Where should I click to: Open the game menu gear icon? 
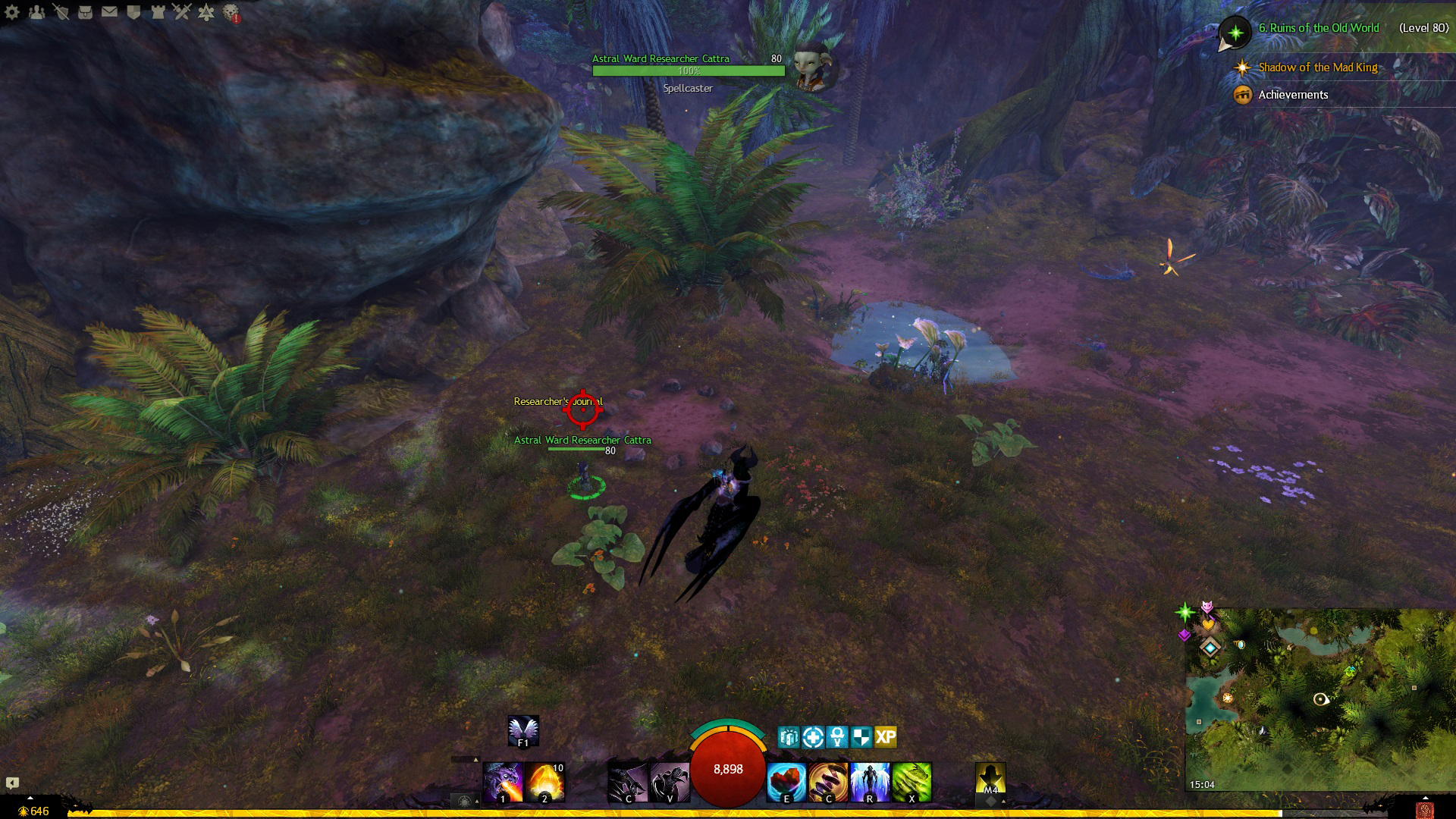(12, 12)
